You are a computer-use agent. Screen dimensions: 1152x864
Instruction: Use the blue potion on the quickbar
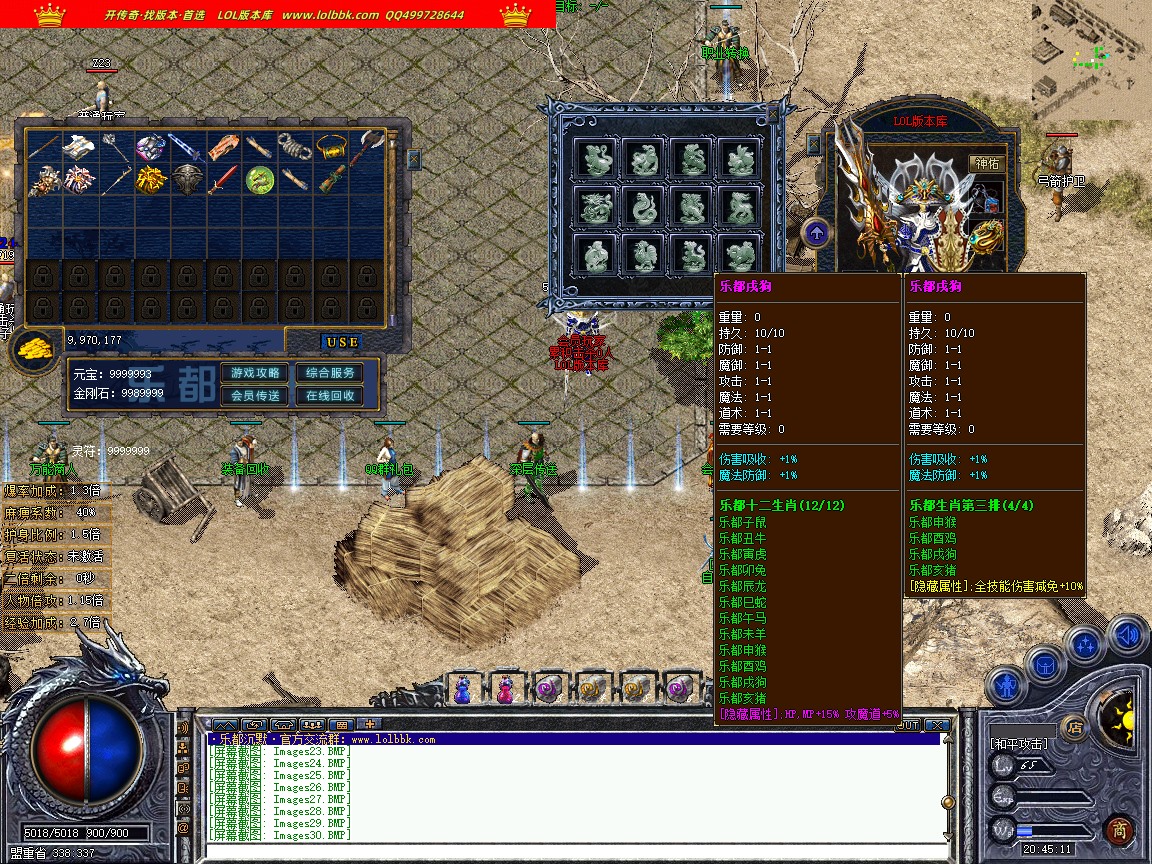point(463,689)
